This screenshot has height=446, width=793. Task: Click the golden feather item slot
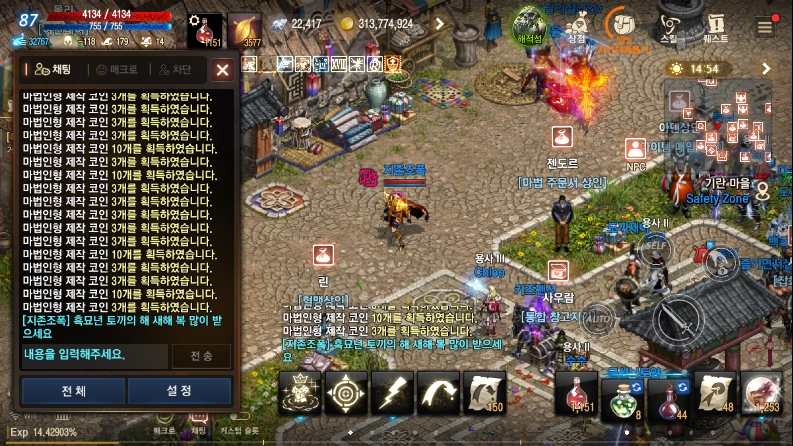coord(243,31)
